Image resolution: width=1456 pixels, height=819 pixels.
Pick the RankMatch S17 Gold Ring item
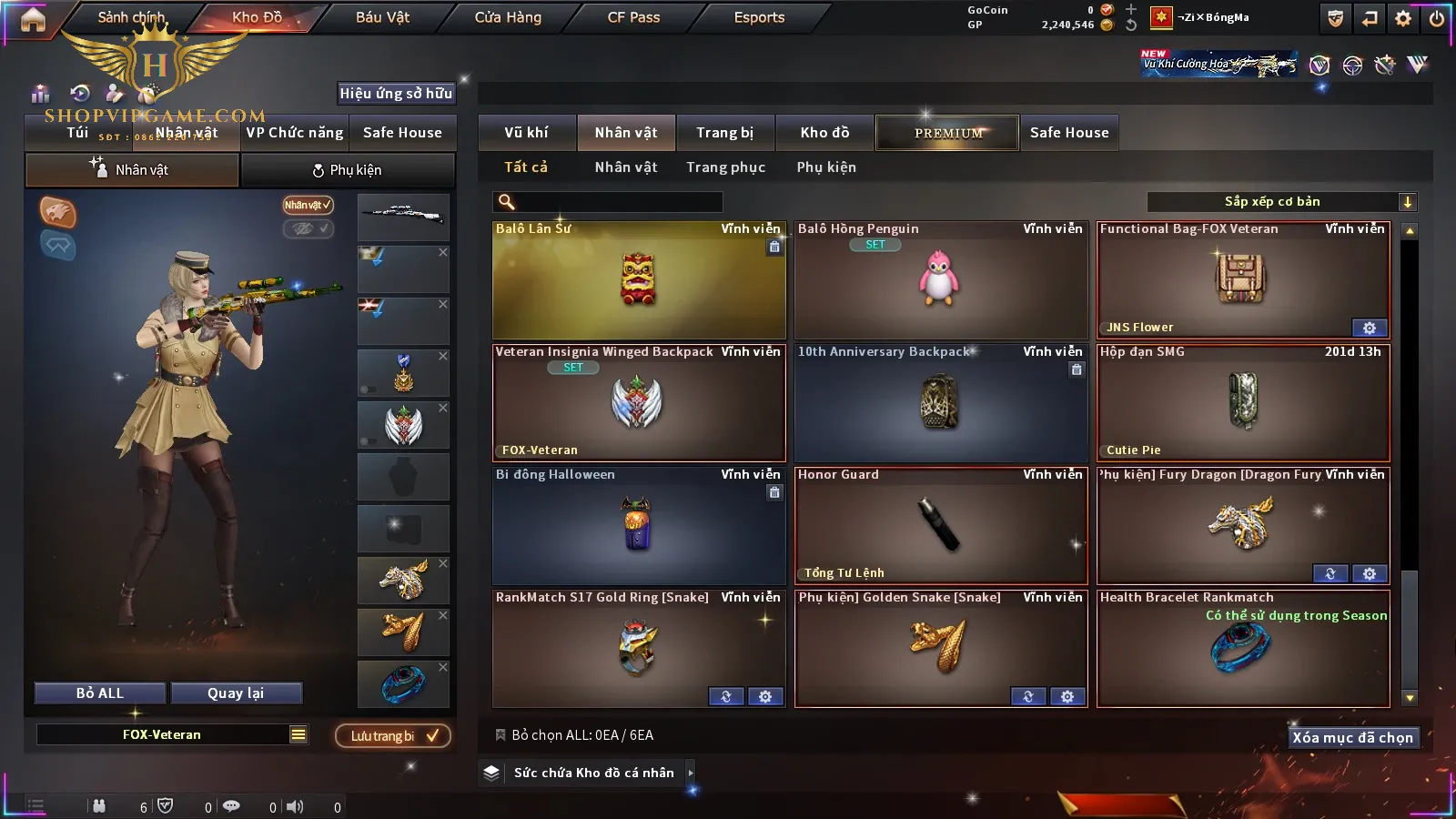click(x=638, y=649)
